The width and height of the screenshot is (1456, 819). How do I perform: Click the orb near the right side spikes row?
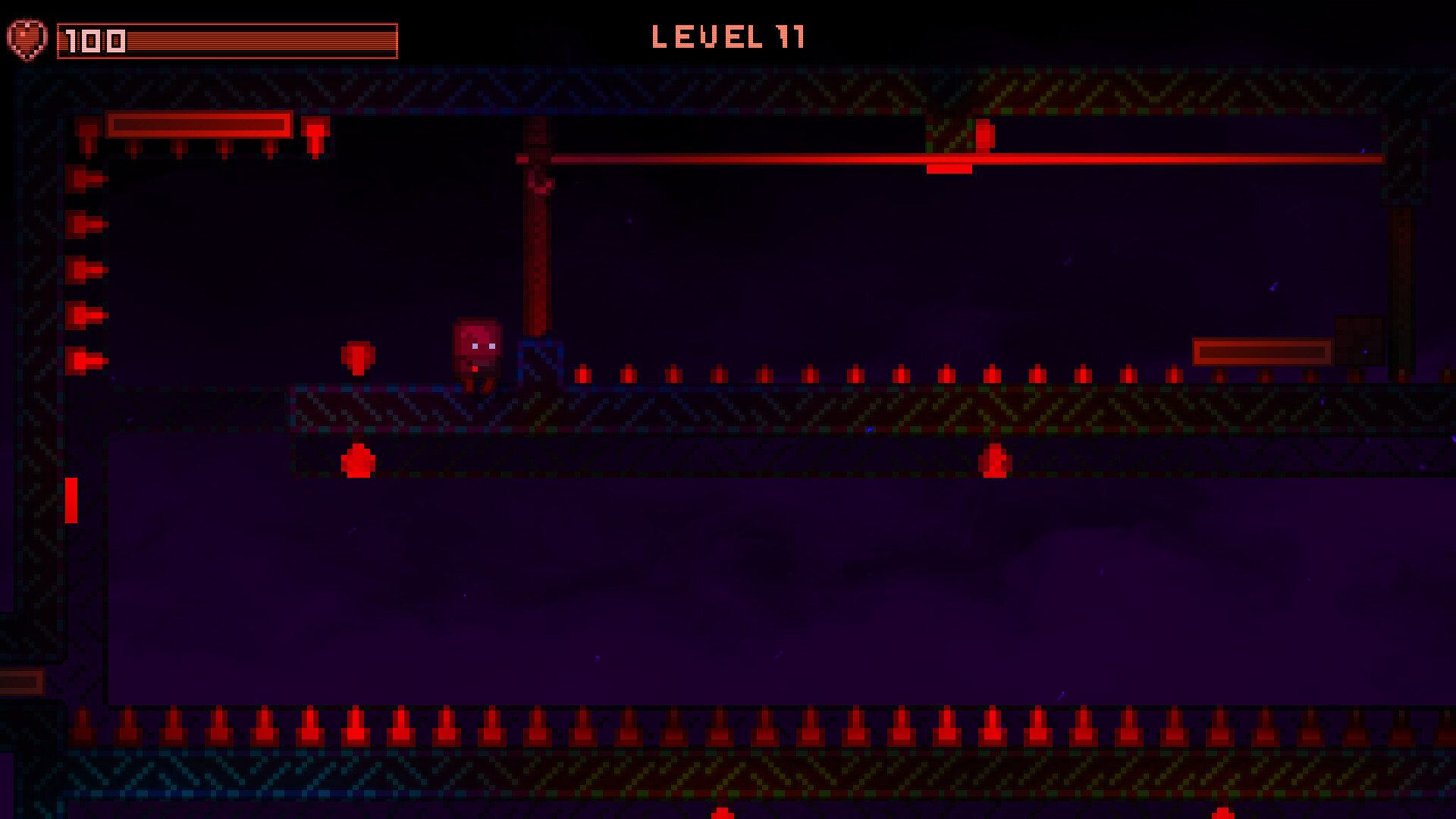click(994, 461)
